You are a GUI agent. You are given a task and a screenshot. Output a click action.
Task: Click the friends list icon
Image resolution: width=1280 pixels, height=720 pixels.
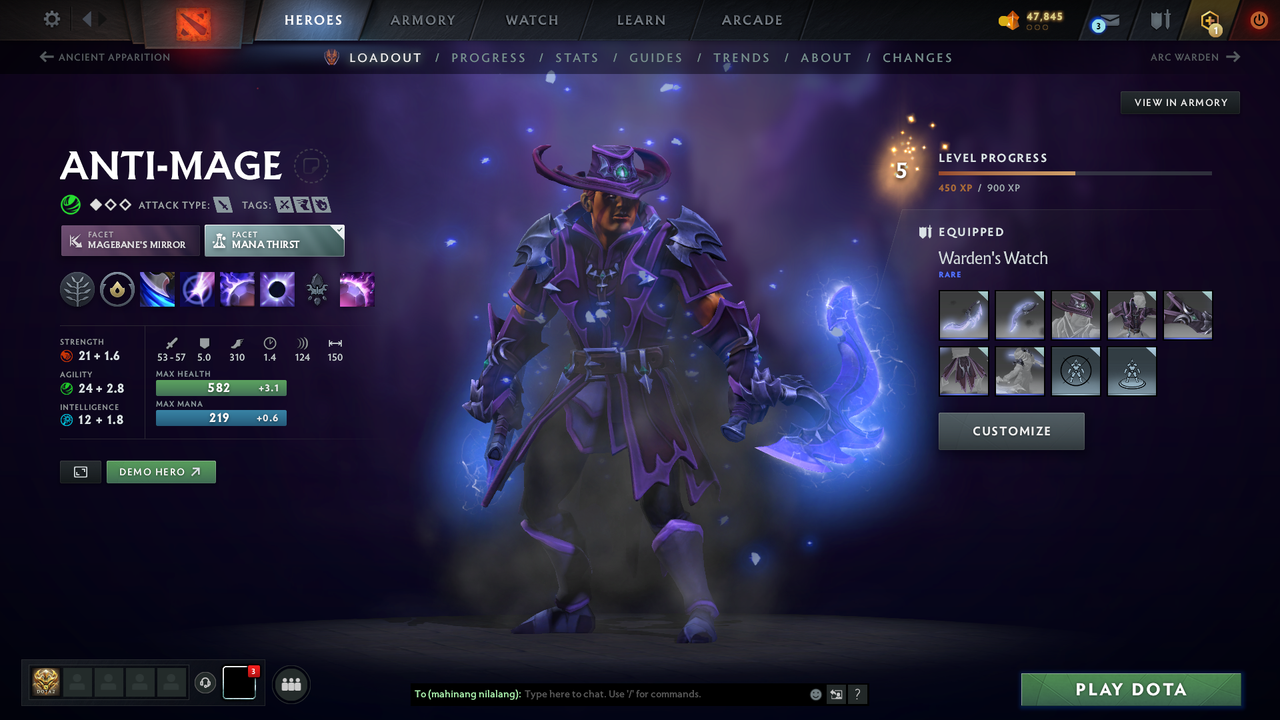pyautogui.click(x=290, y=683)
